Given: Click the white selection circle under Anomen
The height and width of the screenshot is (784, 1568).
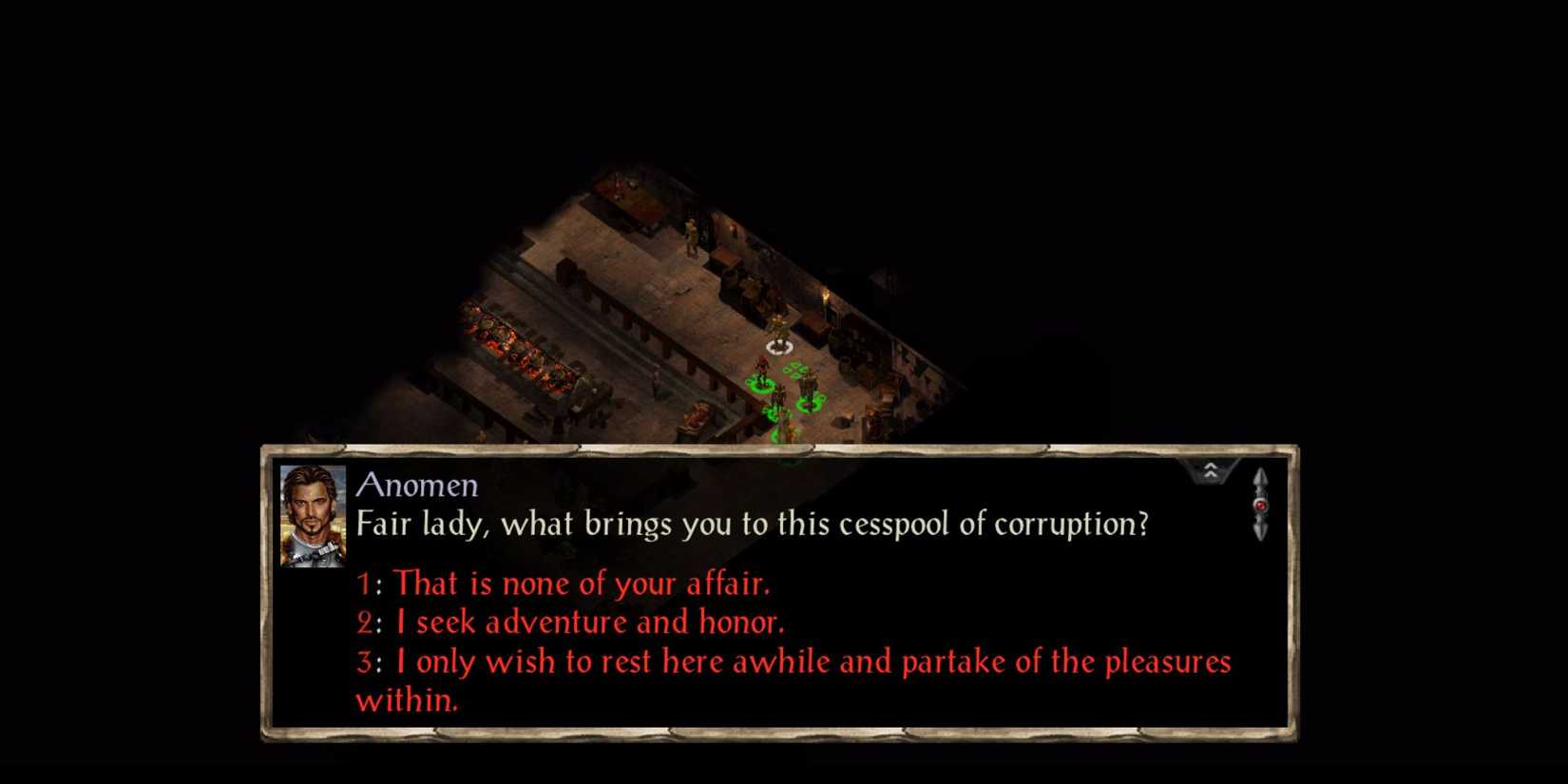Looking at the screenshot, I should point(779,345).
